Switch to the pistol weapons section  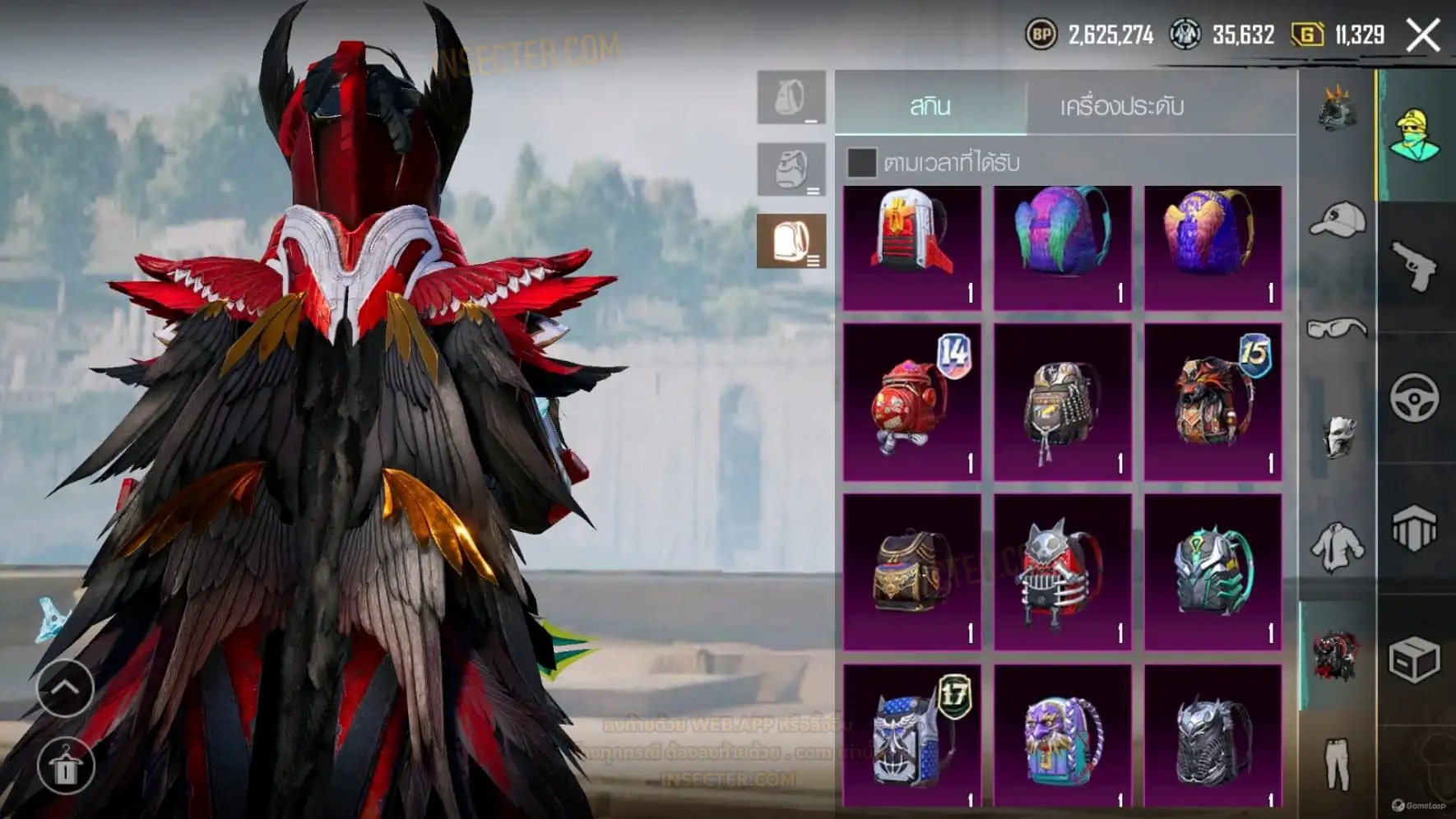click(1415, 266)
